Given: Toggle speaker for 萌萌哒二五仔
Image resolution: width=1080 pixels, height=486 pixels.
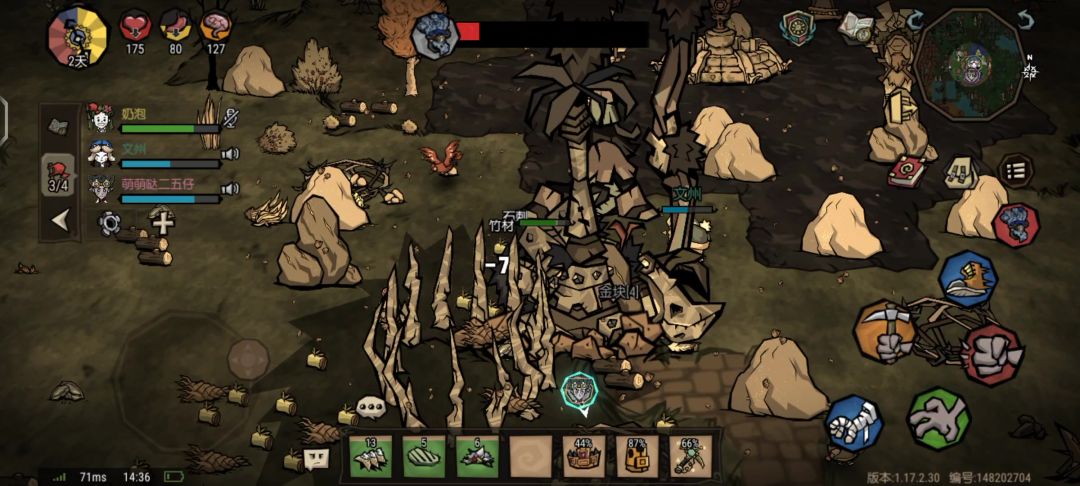Looking at the screenshot, I should point(231,188).
